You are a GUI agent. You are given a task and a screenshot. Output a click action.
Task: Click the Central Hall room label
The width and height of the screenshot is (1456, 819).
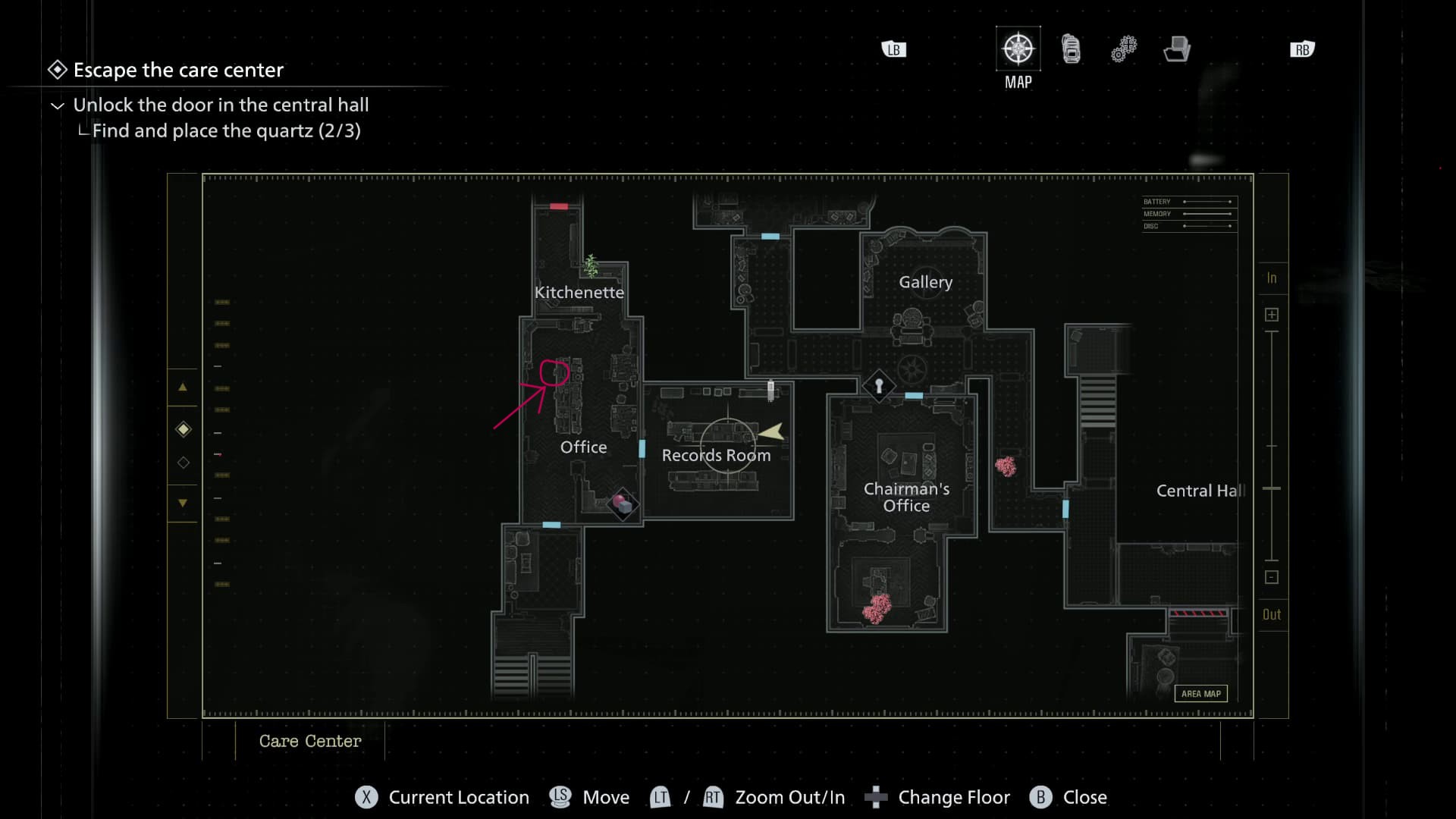point(1200,491)
